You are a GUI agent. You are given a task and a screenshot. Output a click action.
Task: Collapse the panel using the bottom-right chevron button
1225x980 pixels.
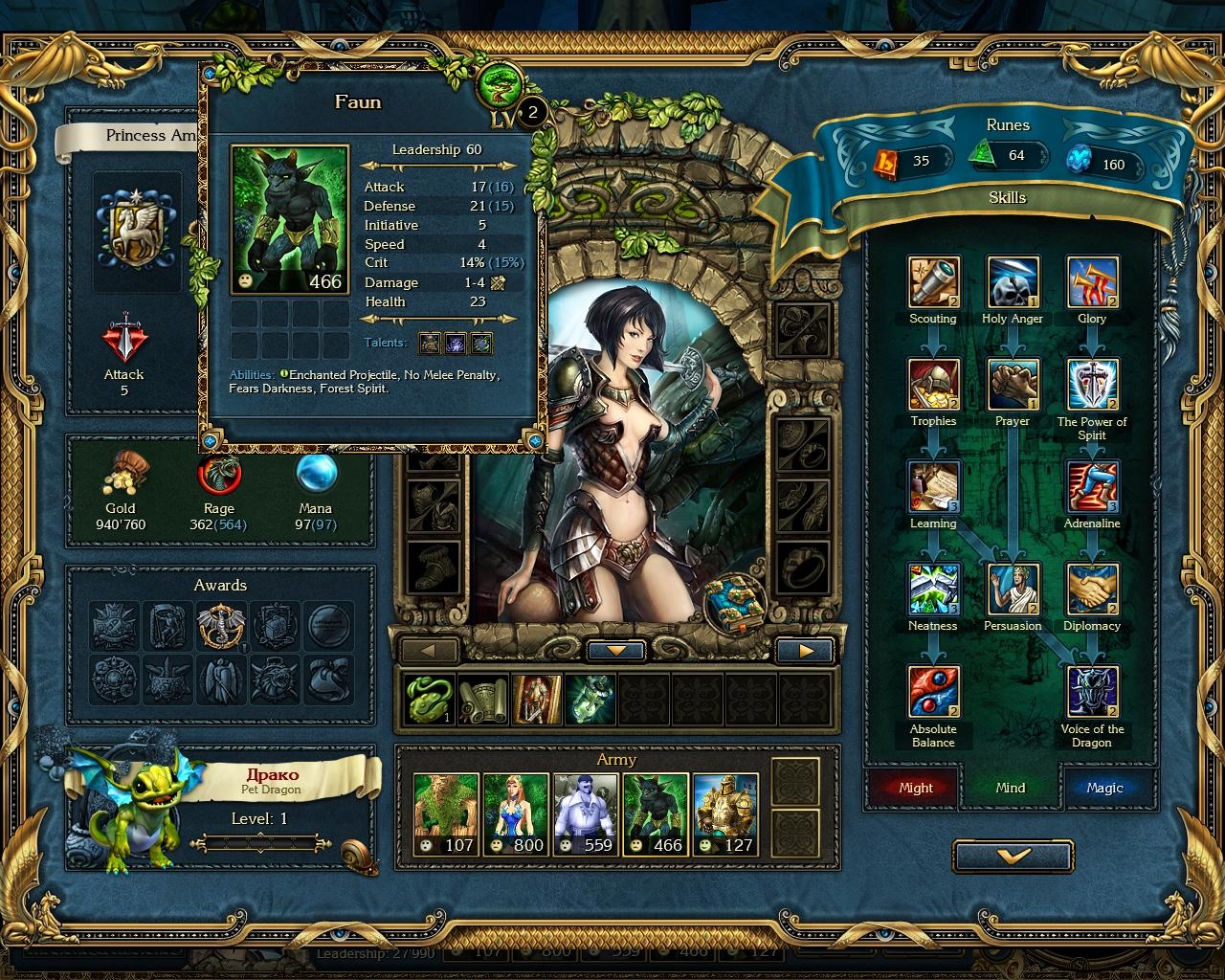click(1013, 857)
